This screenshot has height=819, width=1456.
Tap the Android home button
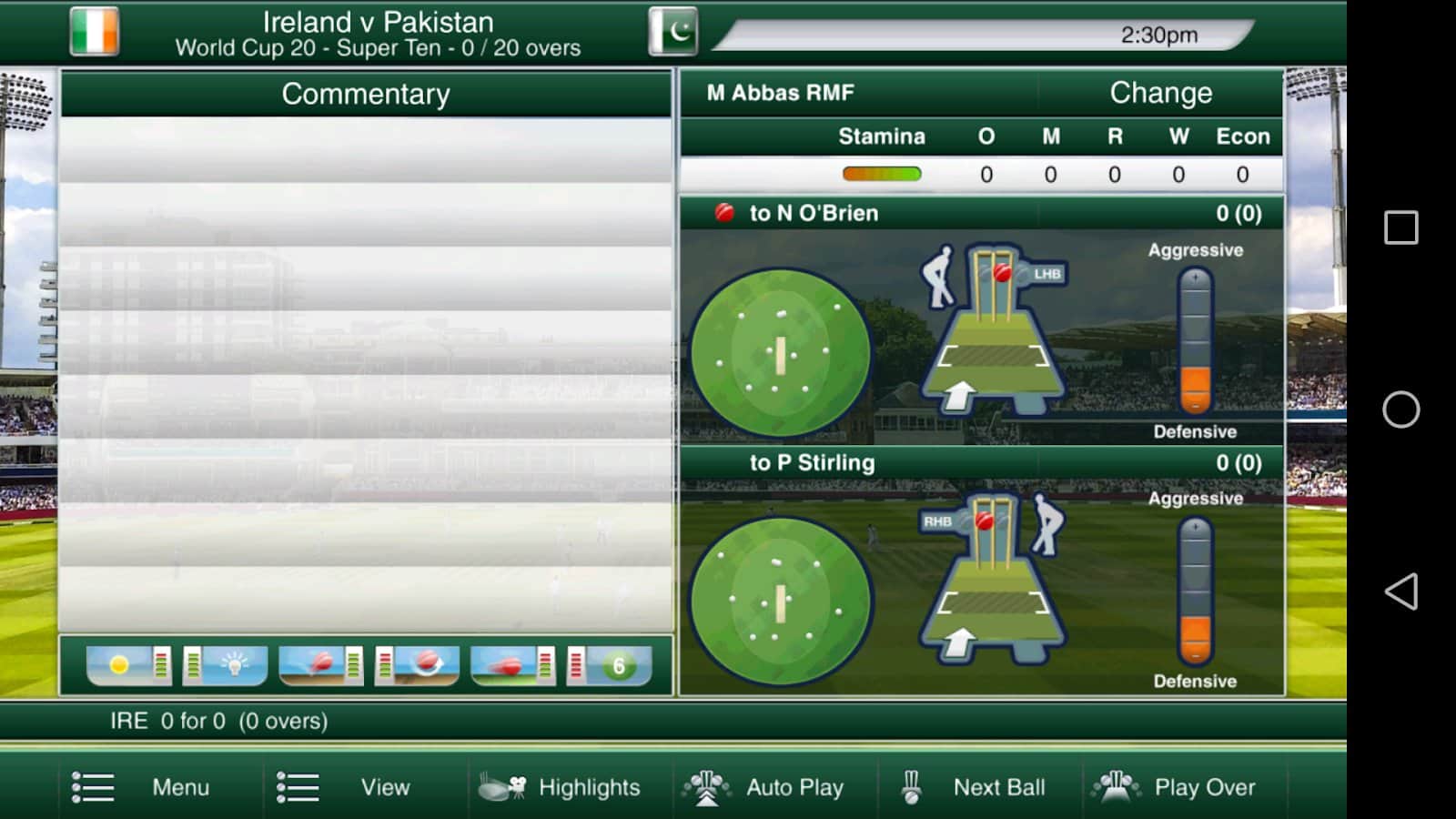pyautogui.click(x=1400, y=409)
